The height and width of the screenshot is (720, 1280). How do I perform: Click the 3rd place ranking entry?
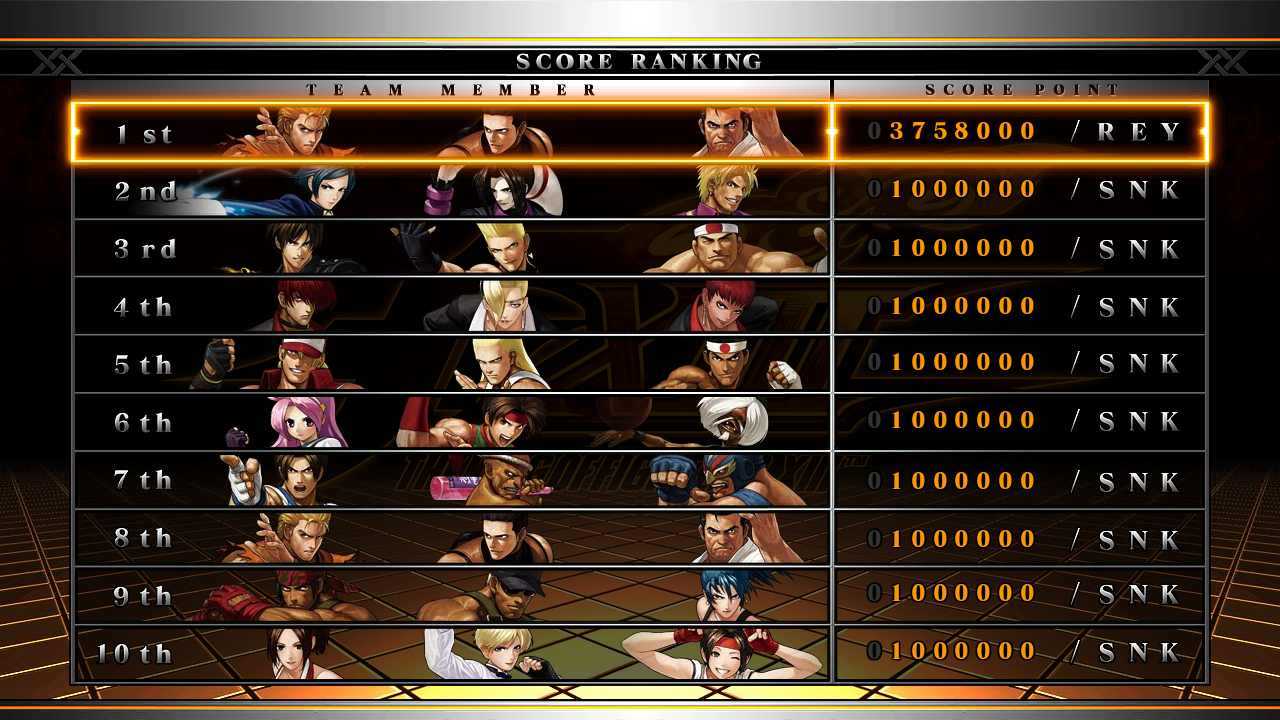pos(640,248)
